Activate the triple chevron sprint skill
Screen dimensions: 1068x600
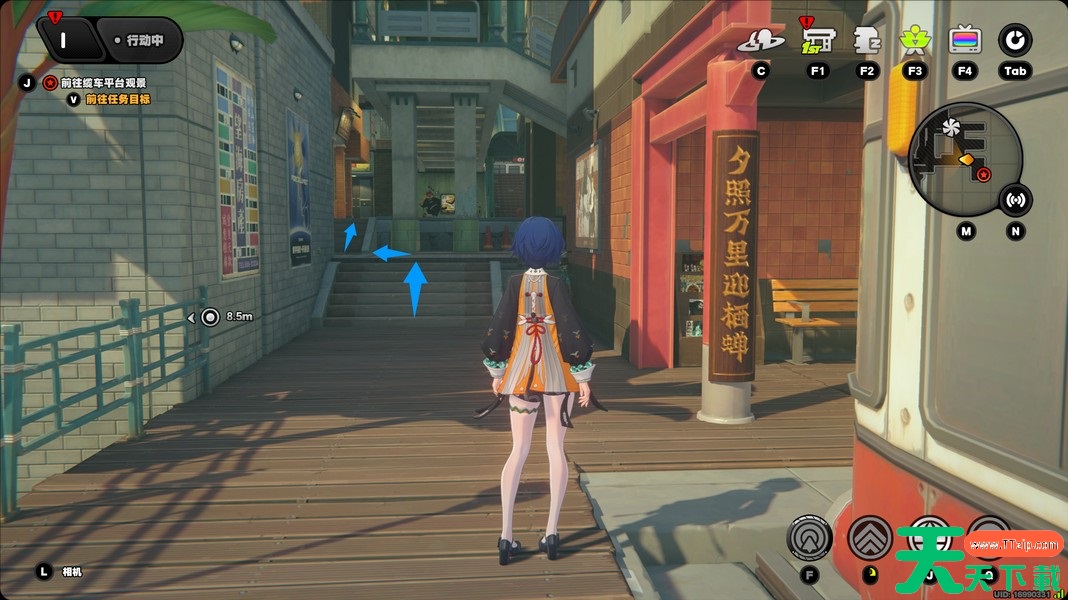869,537
